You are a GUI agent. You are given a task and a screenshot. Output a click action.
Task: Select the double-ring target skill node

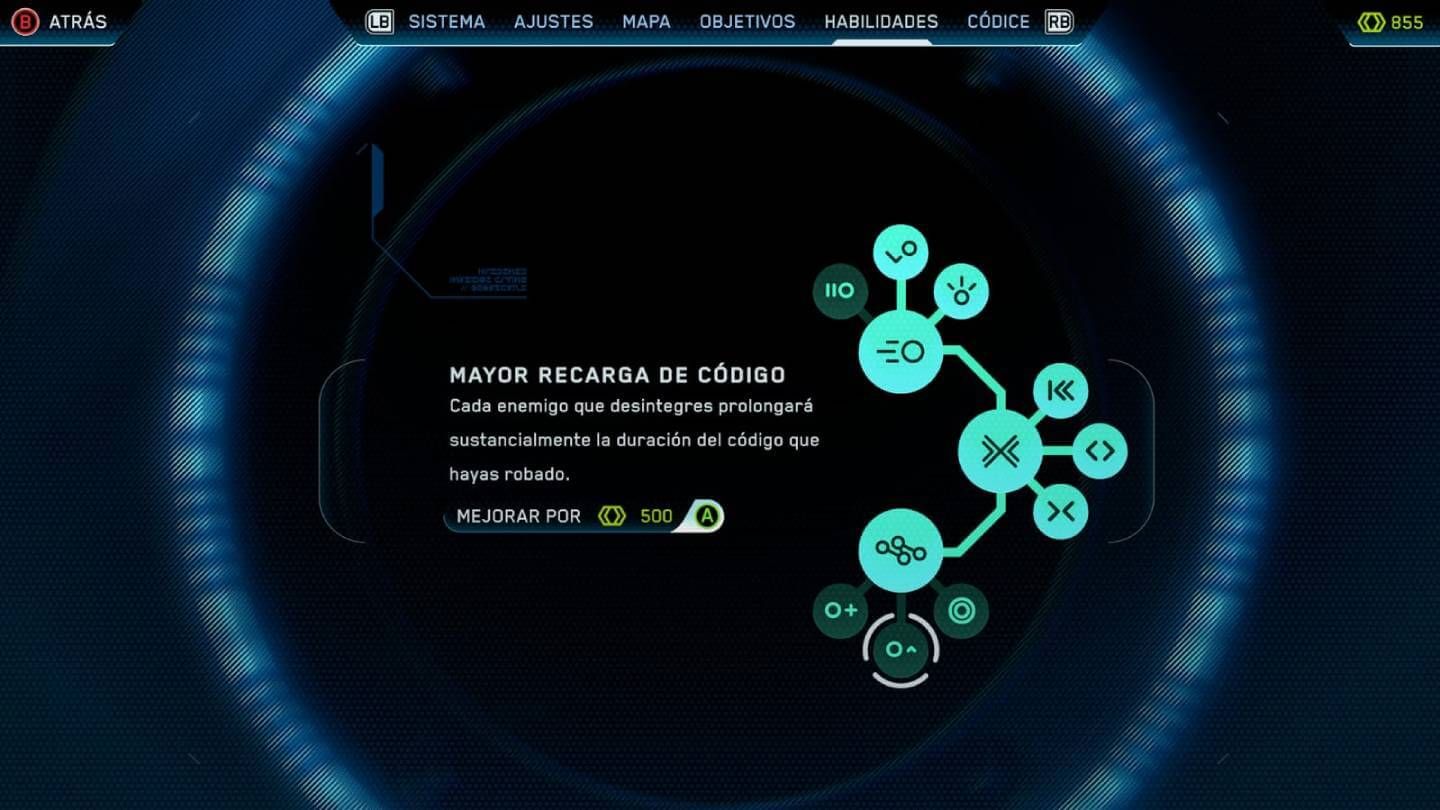961,610
